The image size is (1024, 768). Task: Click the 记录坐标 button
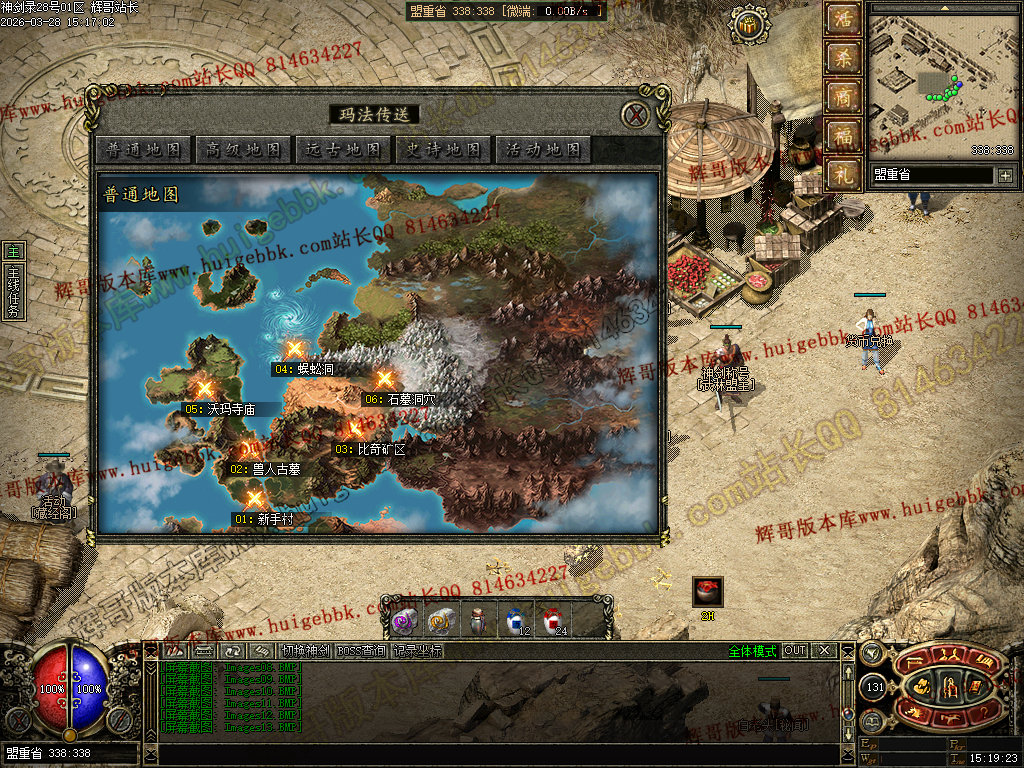point(417,651)
